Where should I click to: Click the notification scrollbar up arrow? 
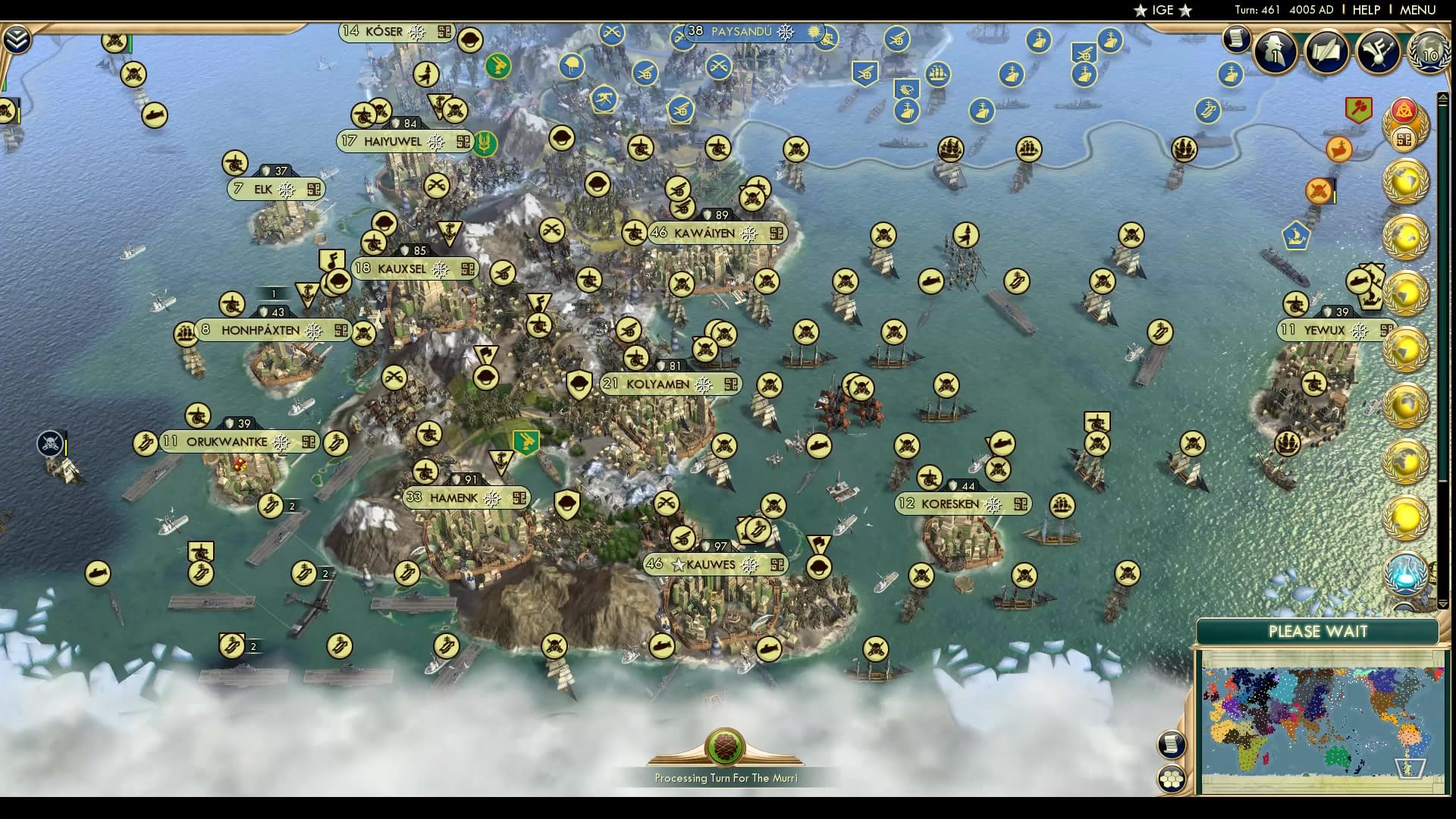pos(1443,97)
